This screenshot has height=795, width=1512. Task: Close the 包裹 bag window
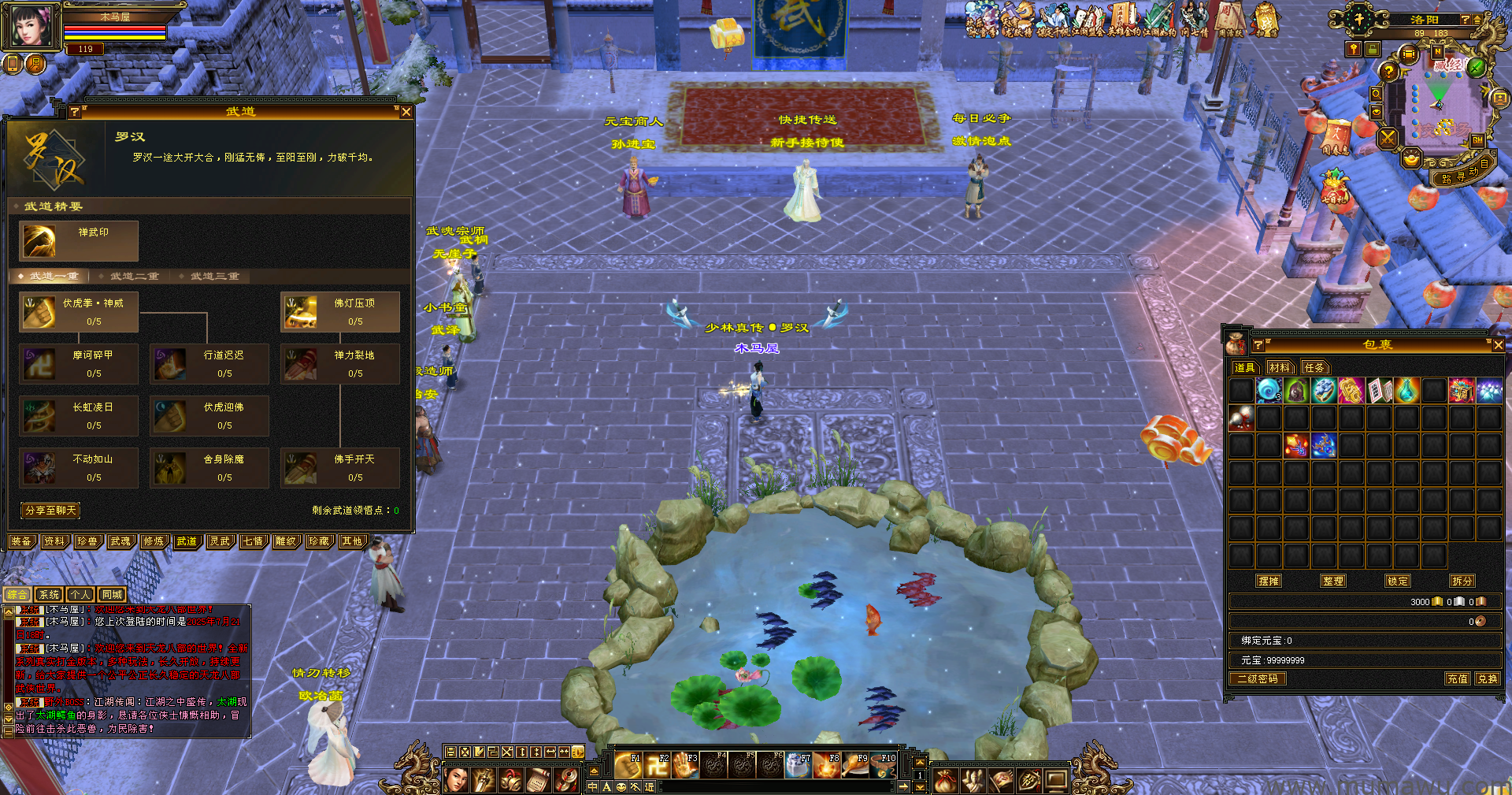click(x=1498, y=345)
